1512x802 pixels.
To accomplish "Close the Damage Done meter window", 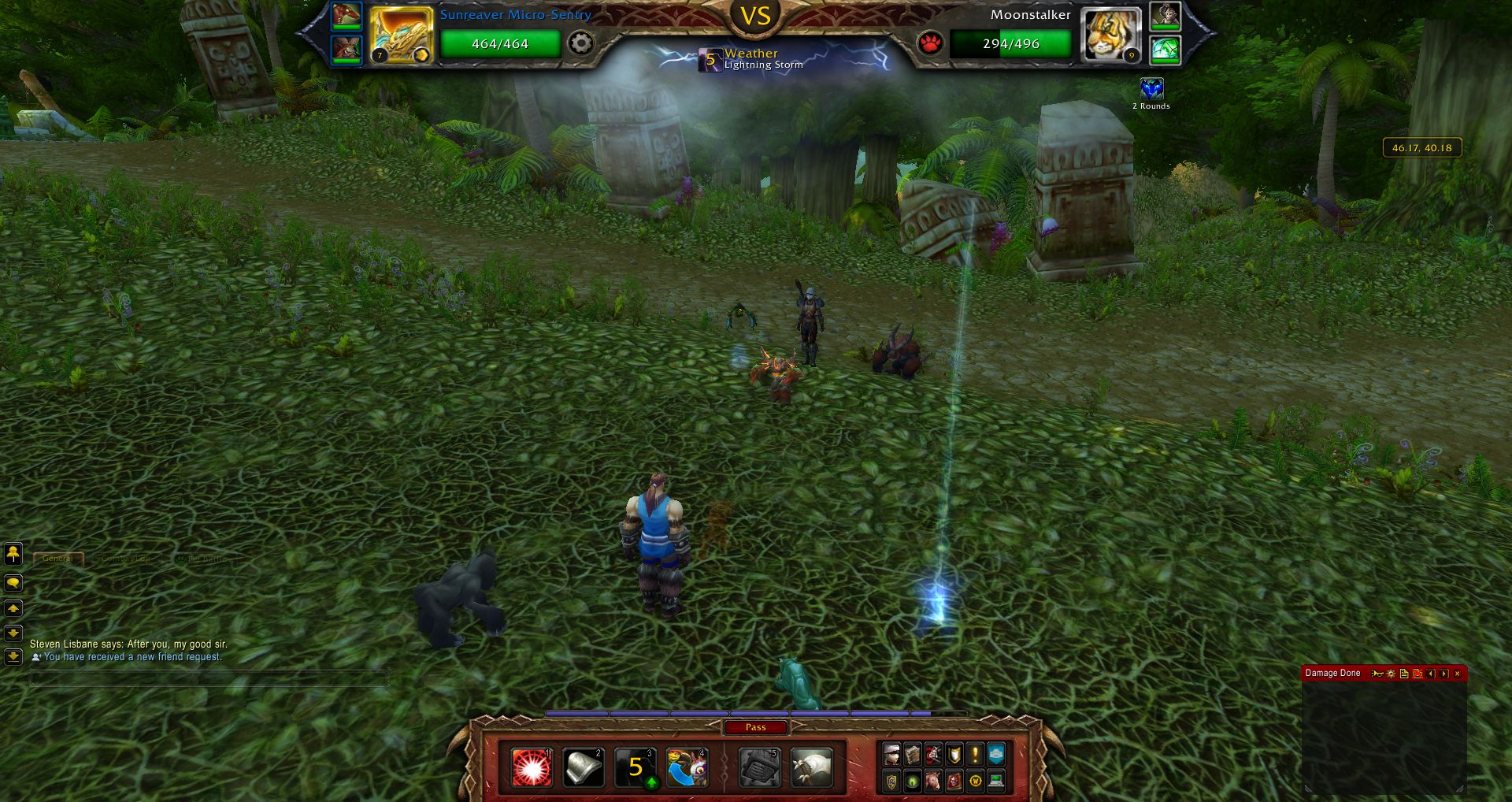I will 1457,674.
